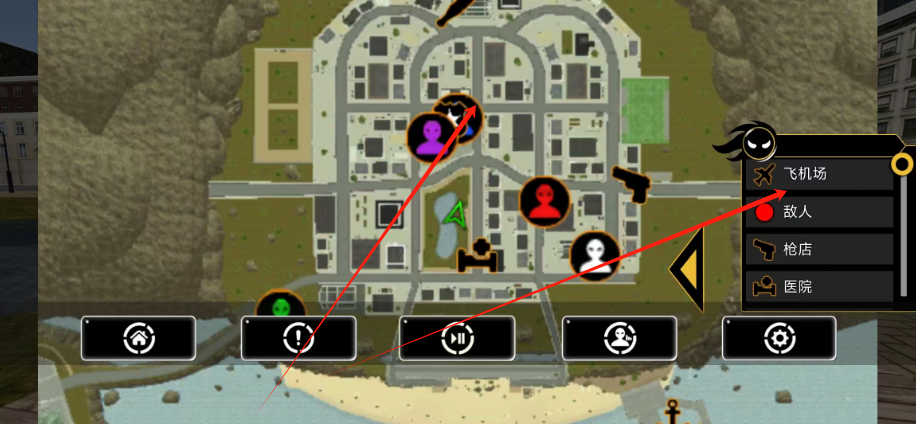Choose the 敌人 enemy legend entry
The image size is (916, 424).
(819, 212)
